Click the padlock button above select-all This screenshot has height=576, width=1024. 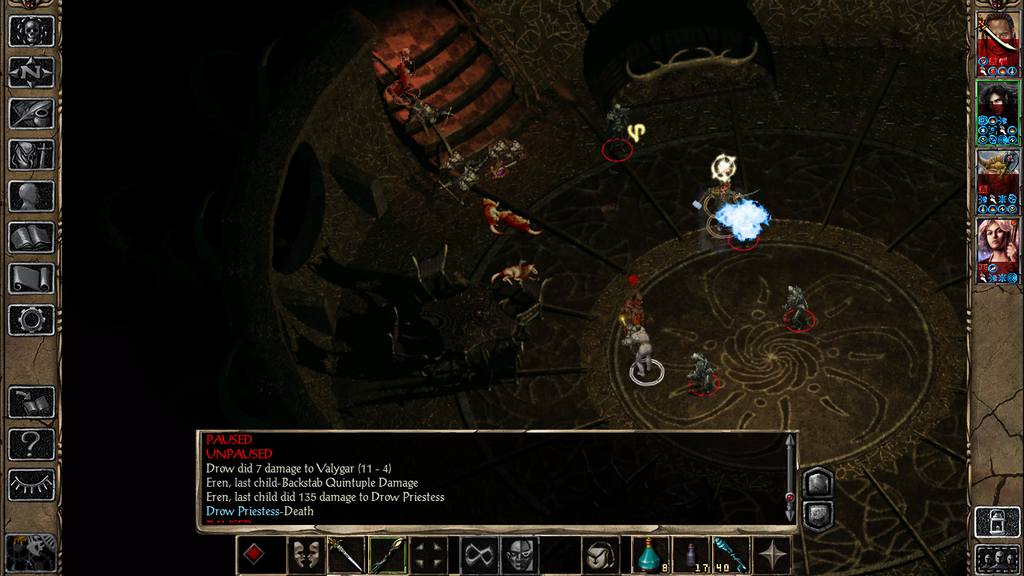click(996, 521)
